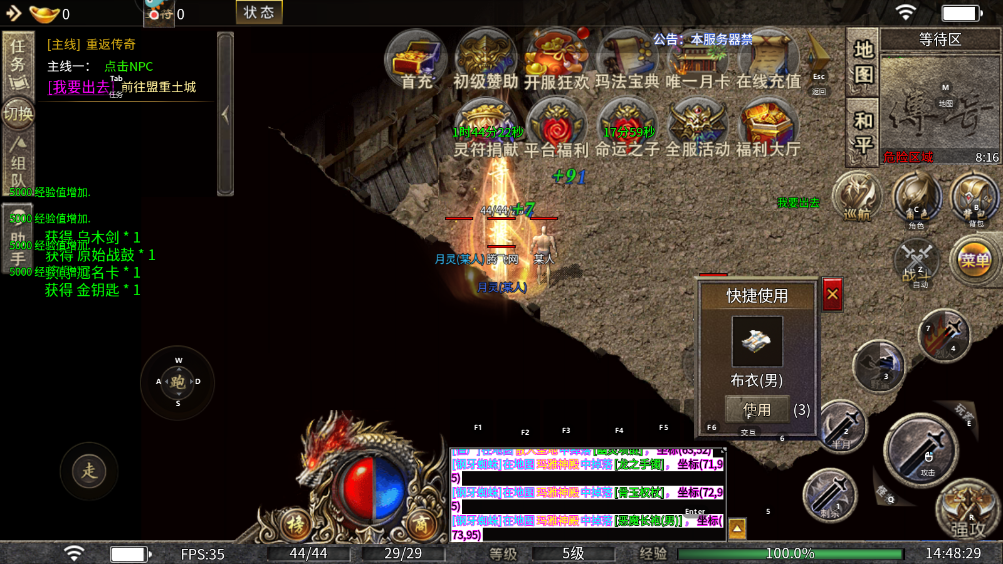Toggle the 和平 peace attack mode
The height and width of the screenshot is (564, 1003).
(x=862, y=132)
